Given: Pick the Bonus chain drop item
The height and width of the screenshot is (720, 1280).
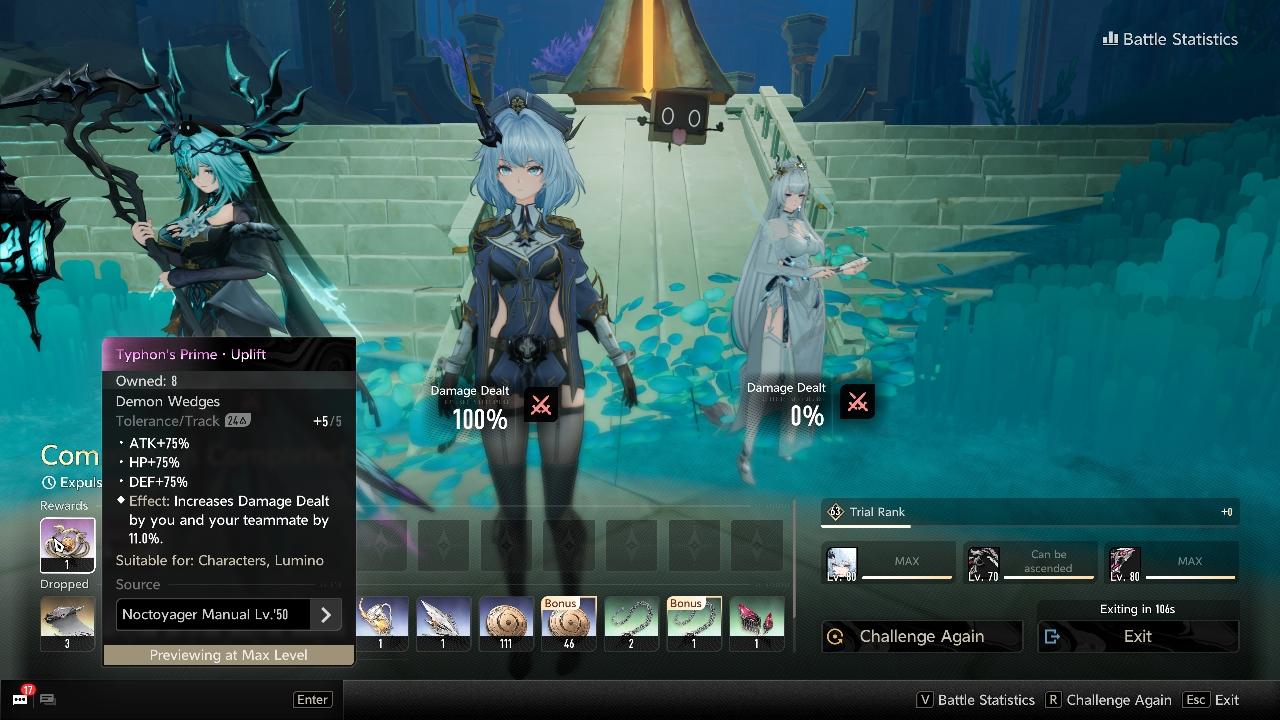Looking at the screenshot, I should point(693,623).
